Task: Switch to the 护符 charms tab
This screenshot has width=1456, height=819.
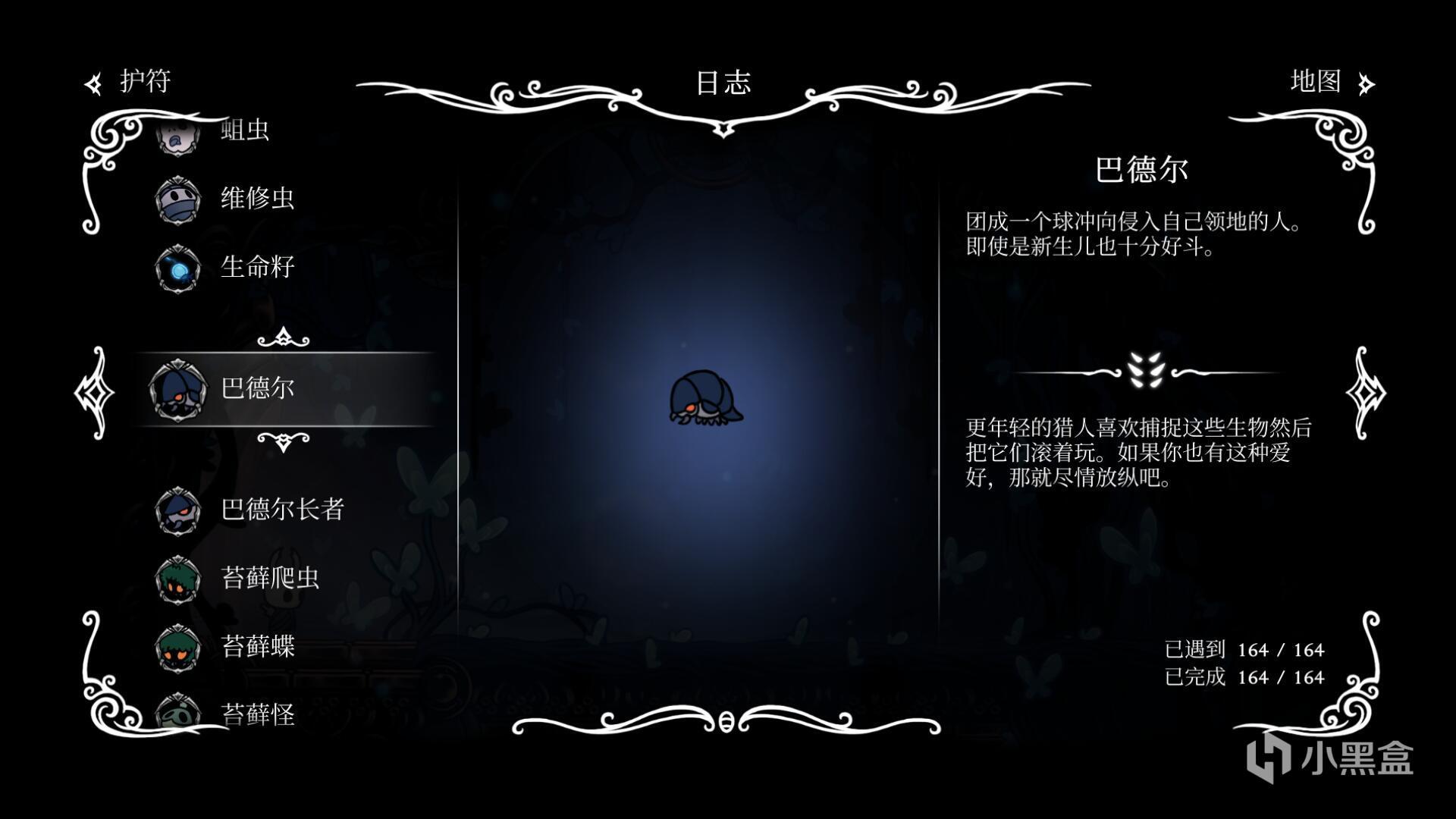Action: [129, 82]
